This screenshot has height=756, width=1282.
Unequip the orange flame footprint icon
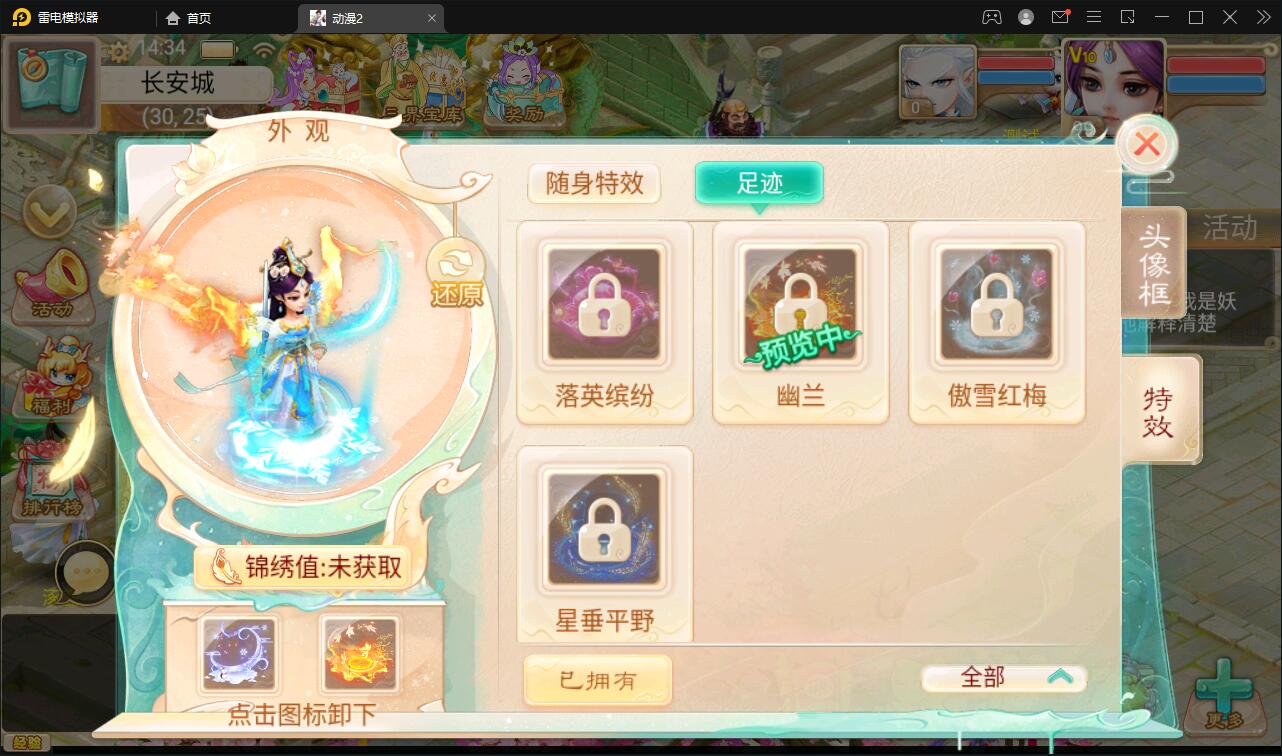(362, 653)
